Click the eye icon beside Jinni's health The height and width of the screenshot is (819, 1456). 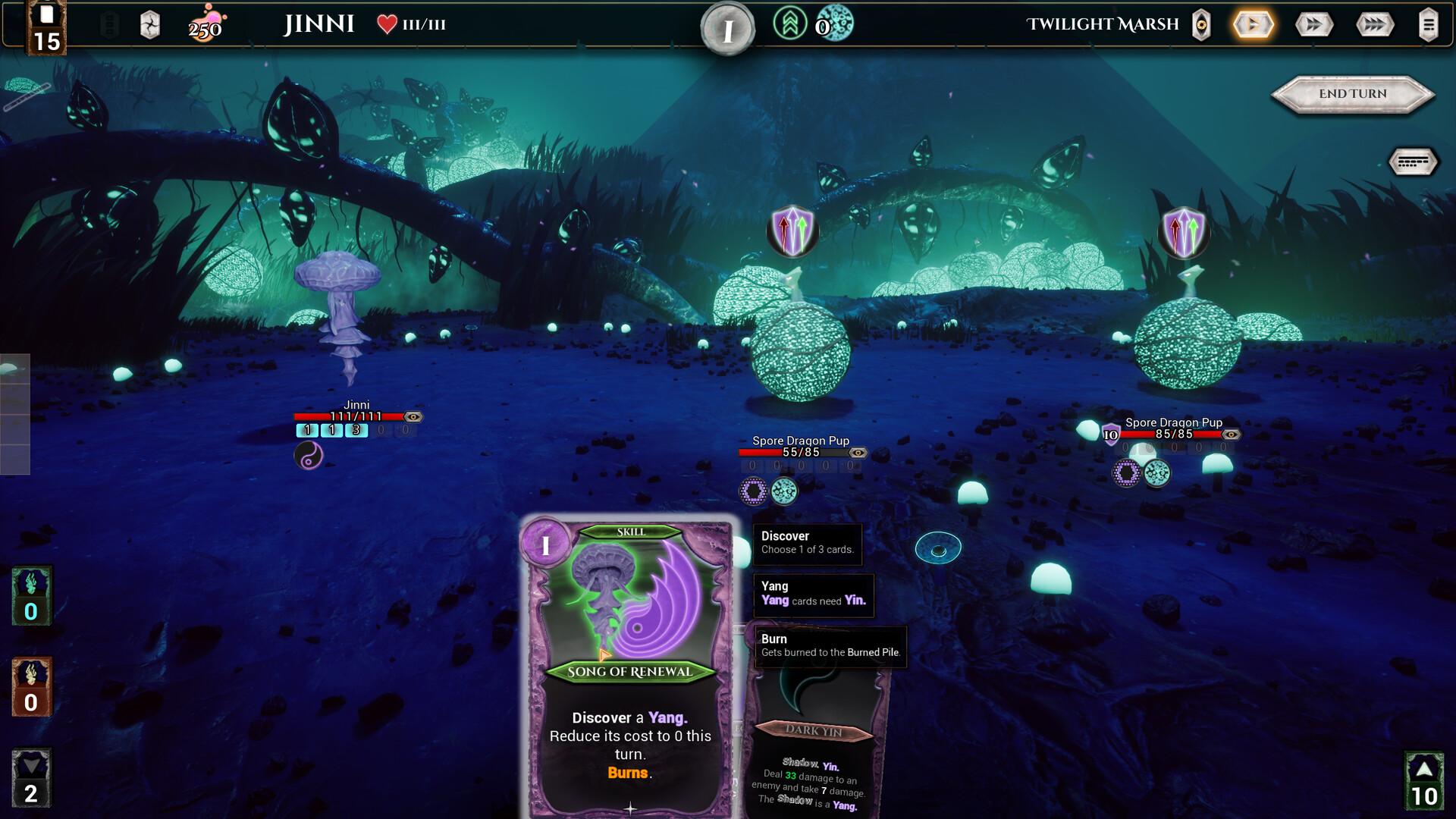coord(413,417)
